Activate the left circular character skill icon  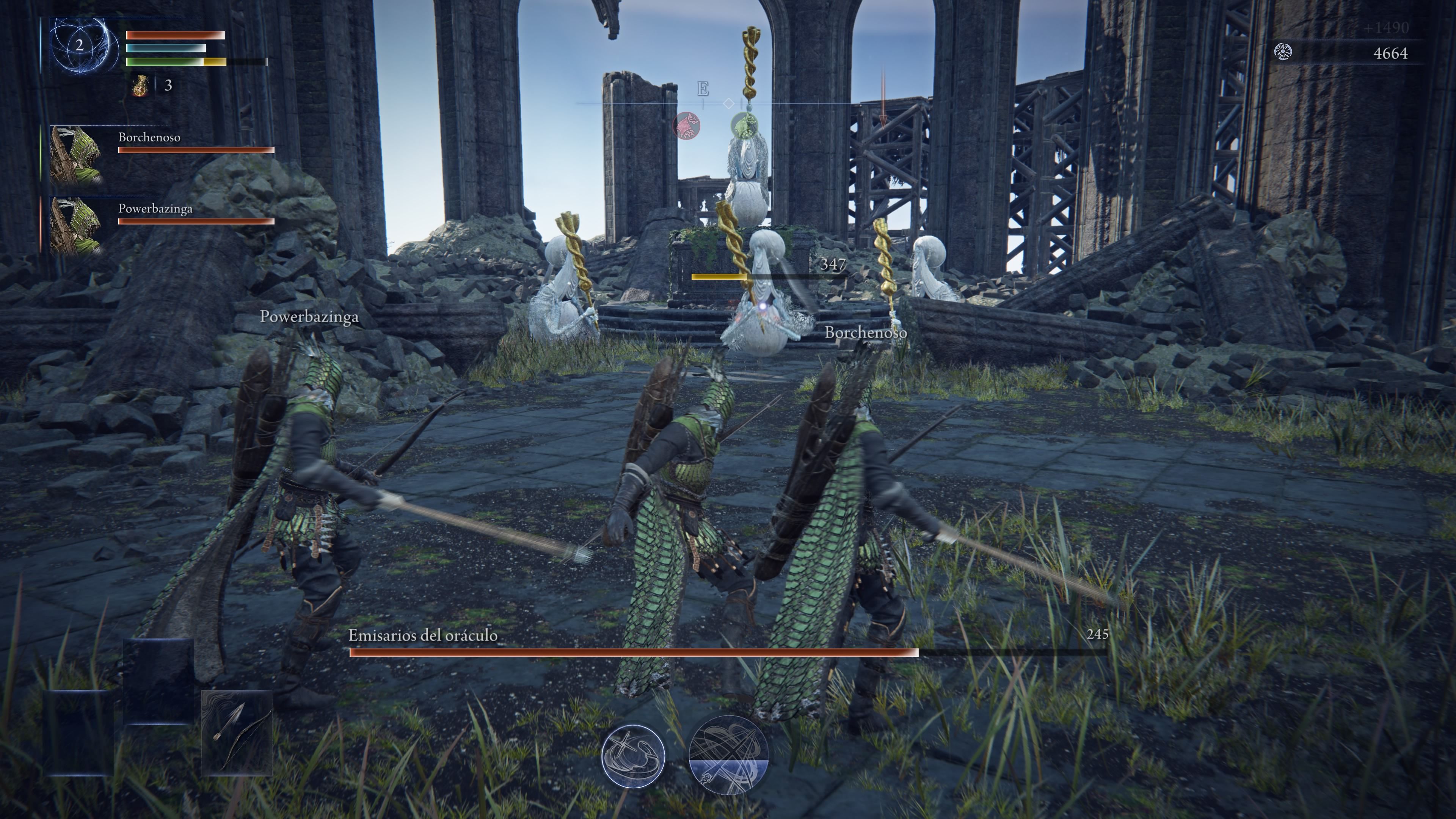pos(633,755)
